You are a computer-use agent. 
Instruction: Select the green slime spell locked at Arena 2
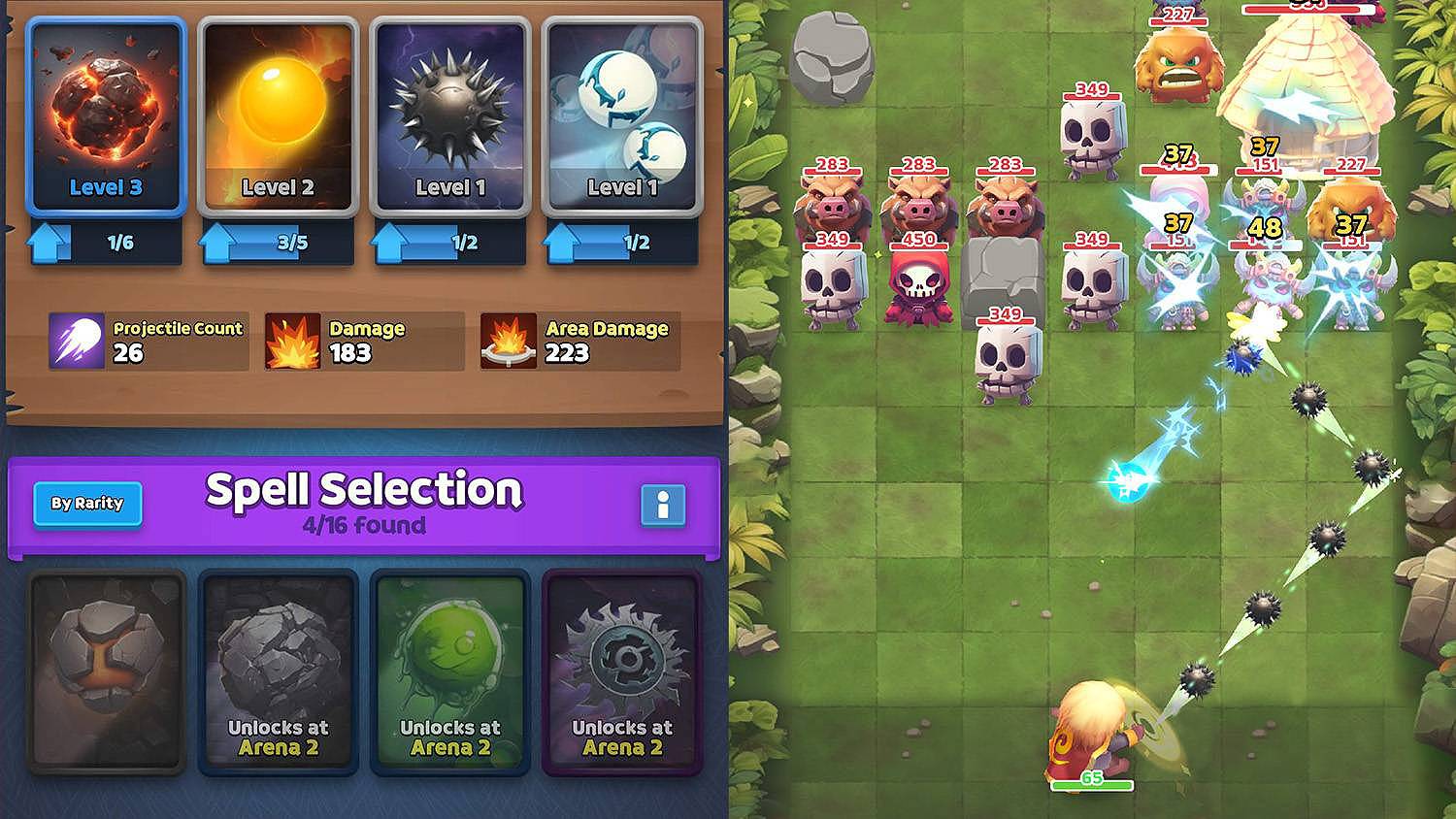(447, 670)
